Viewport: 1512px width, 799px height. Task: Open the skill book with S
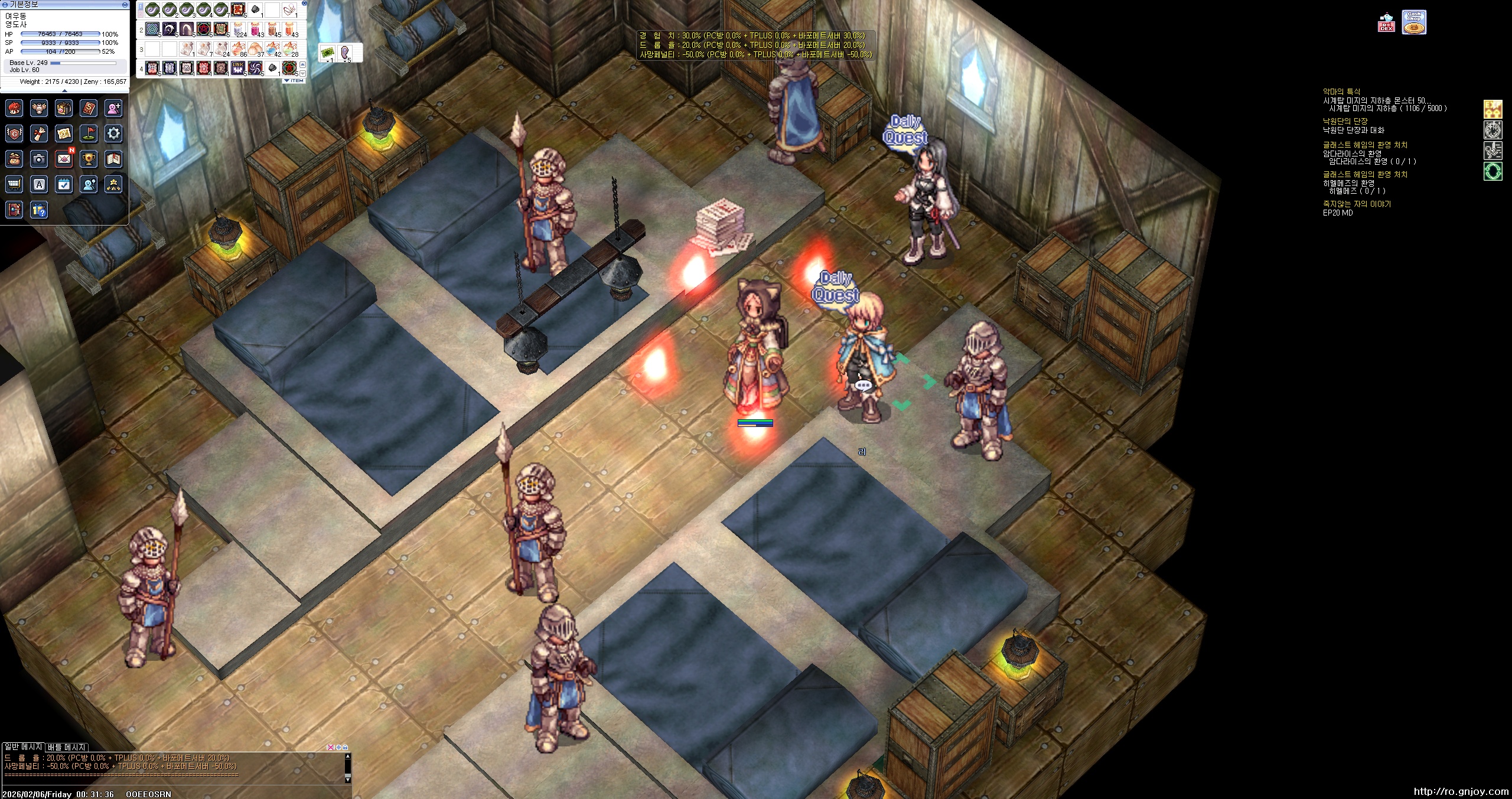89,108
